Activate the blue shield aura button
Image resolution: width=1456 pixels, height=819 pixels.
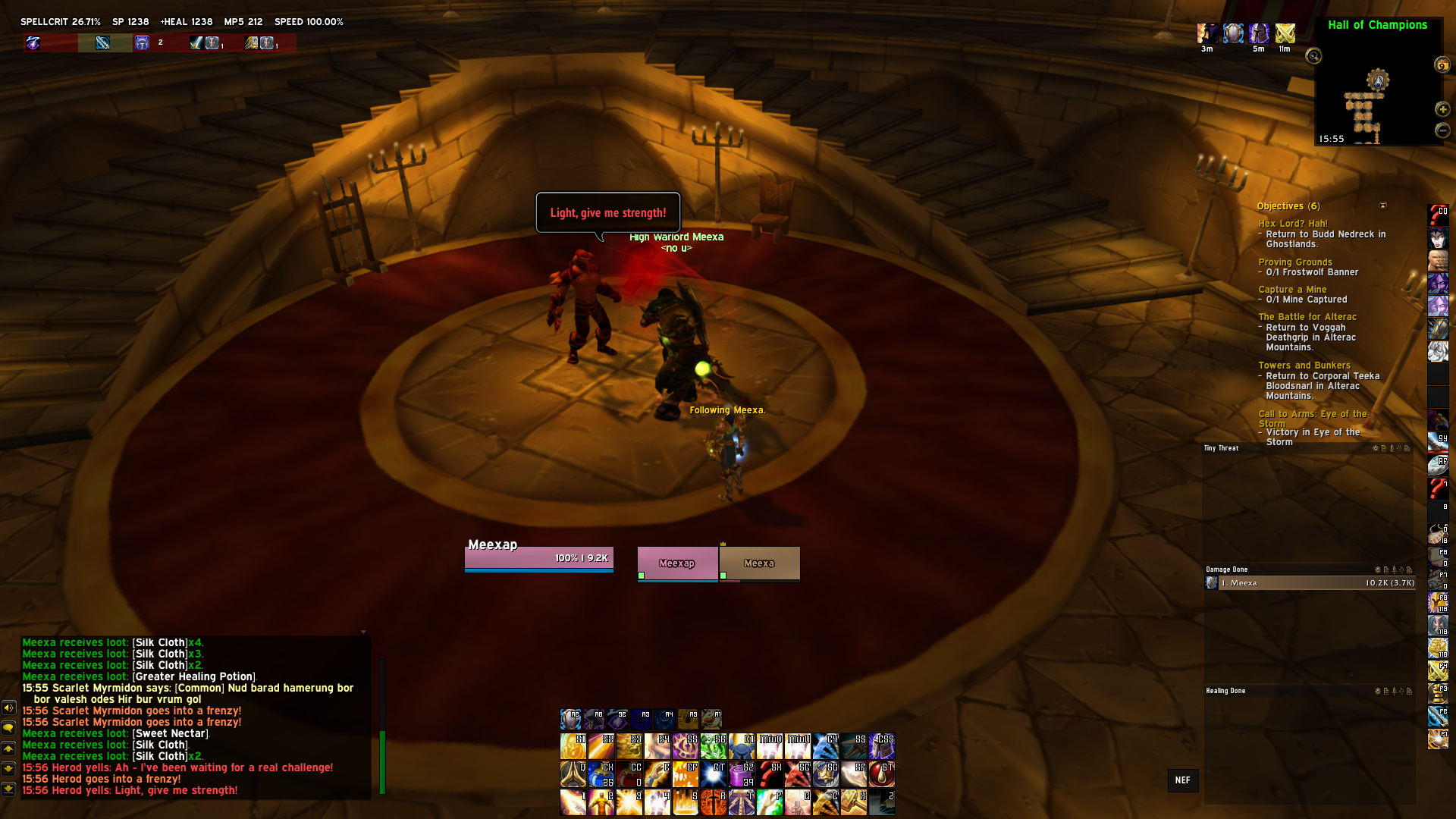coord(571,718)
